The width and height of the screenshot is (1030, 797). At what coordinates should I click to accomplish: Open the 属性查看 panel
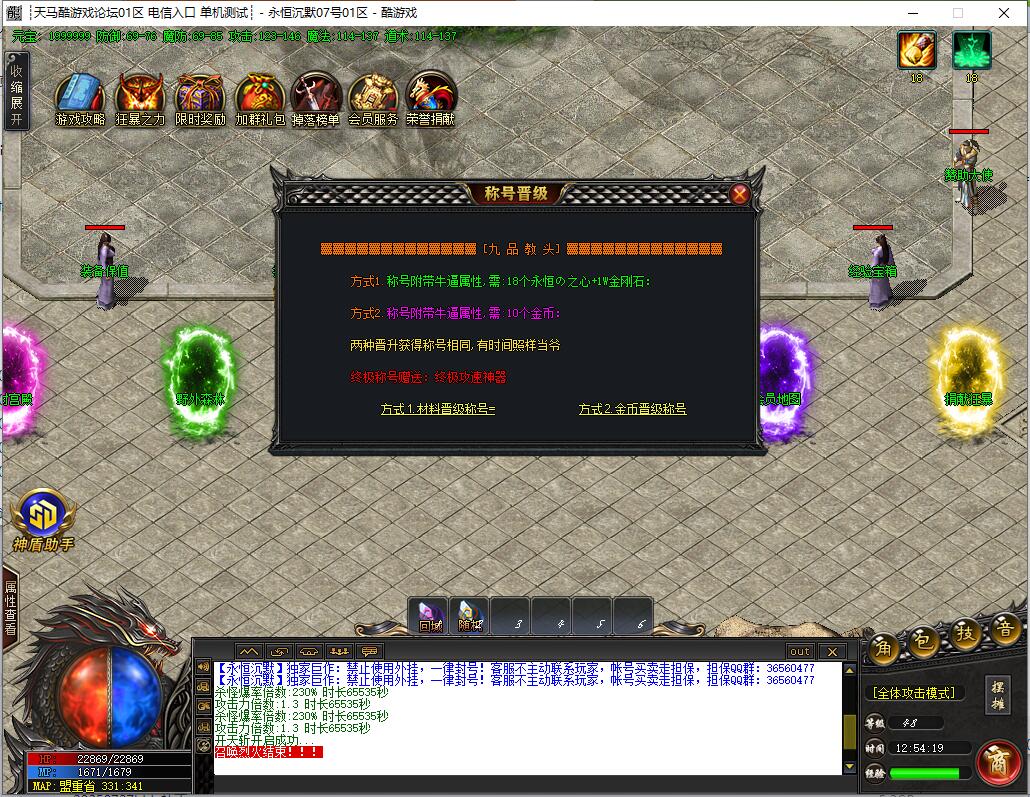tap(11, 608)
